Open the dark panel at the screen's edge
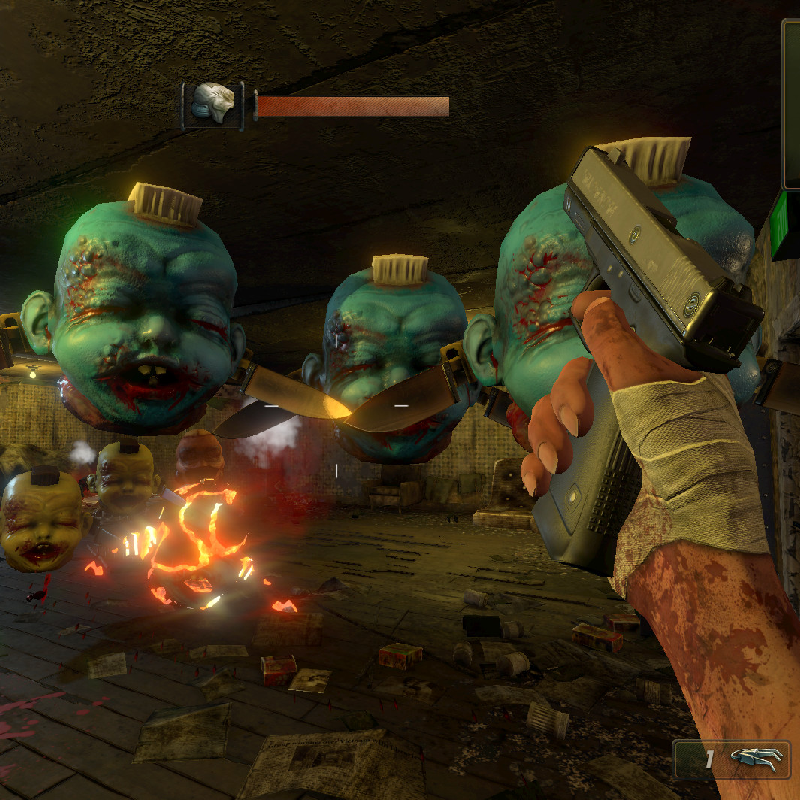The image size is (800, 800). pos(790,102)
